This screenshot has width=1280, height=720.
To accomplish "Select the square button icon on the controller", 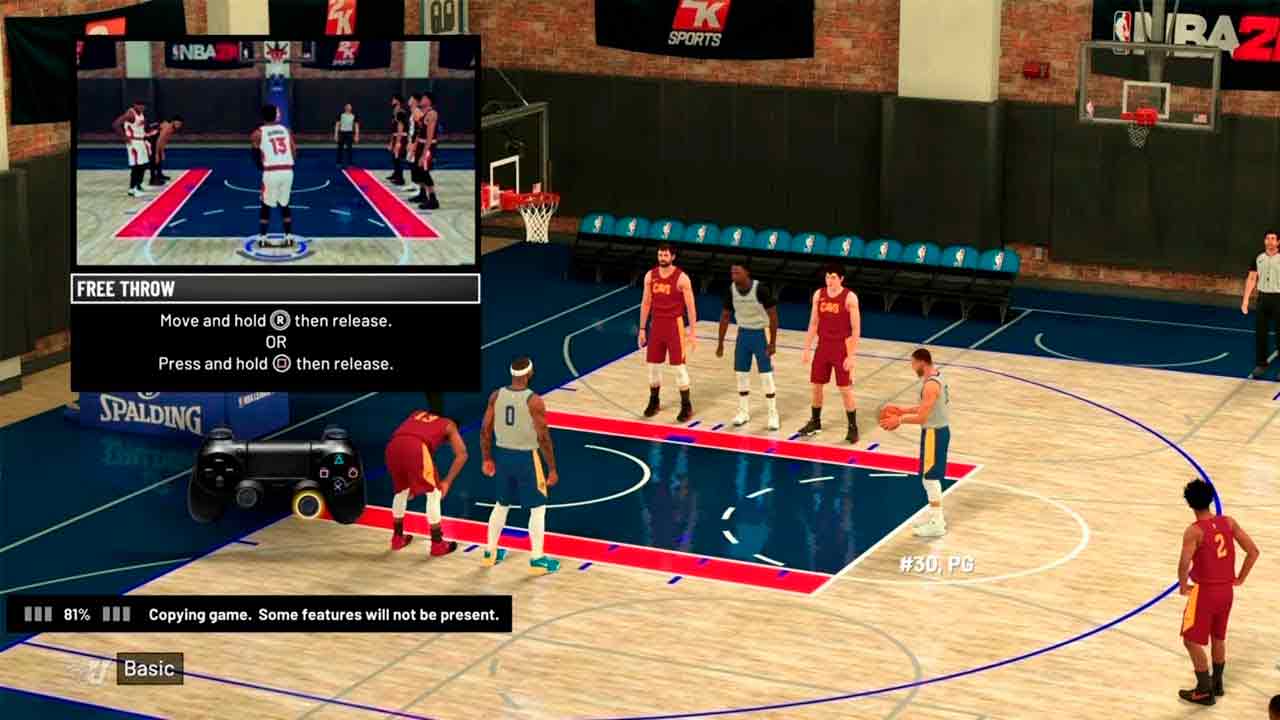I will [x=324, y=472].
